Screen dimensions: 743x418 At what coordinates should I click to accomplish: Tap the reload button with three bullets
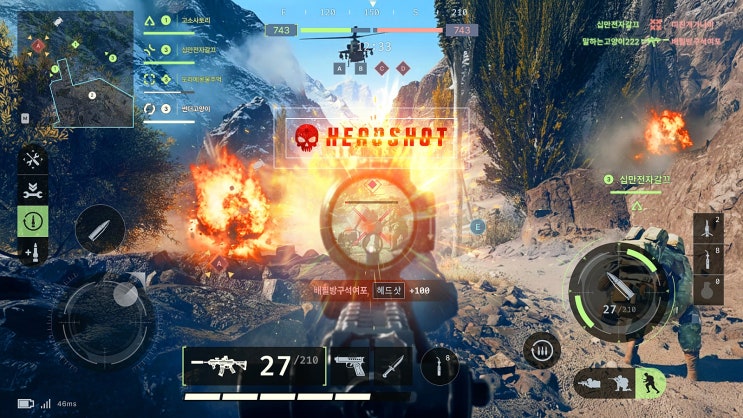coord(541,350)
